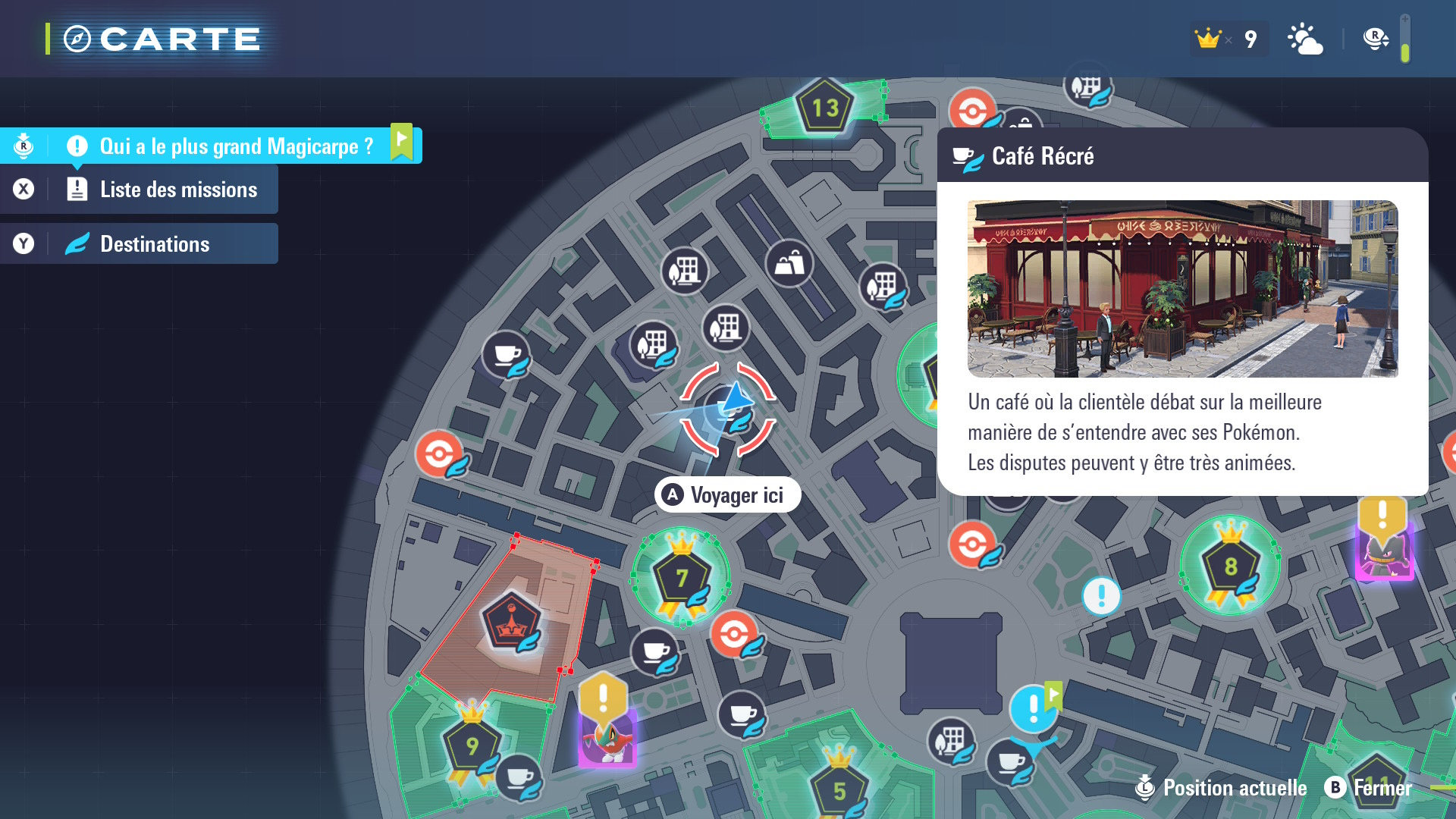Select the Magicarpe mission tracker banner
This screenshot has width=1456, height=819.
[235, 146]
